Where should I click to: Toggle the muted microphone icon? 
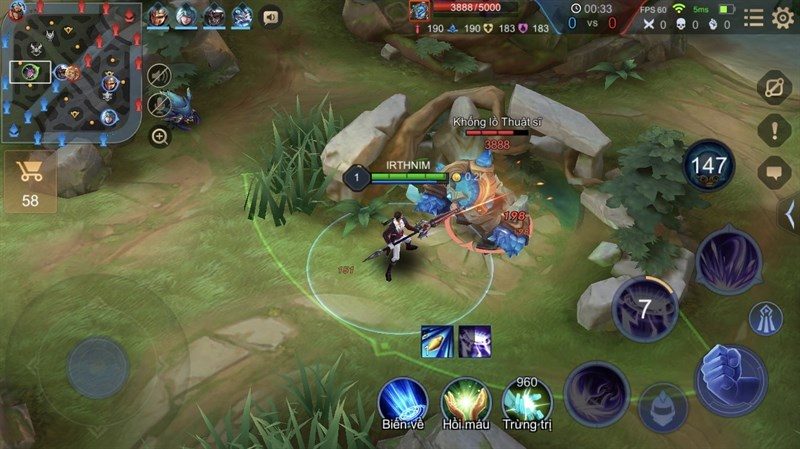(158, 104)
